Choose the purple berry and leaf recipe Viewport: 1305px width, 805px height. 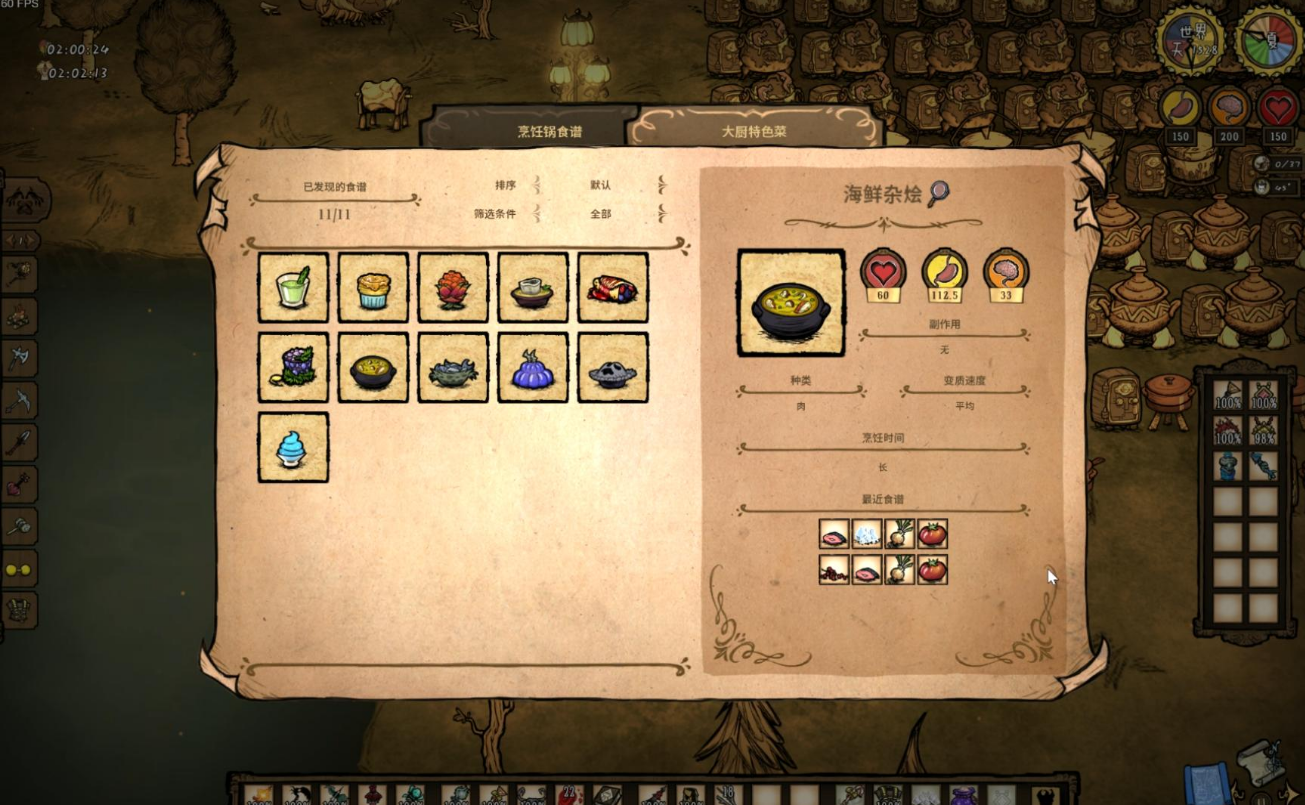293,367
